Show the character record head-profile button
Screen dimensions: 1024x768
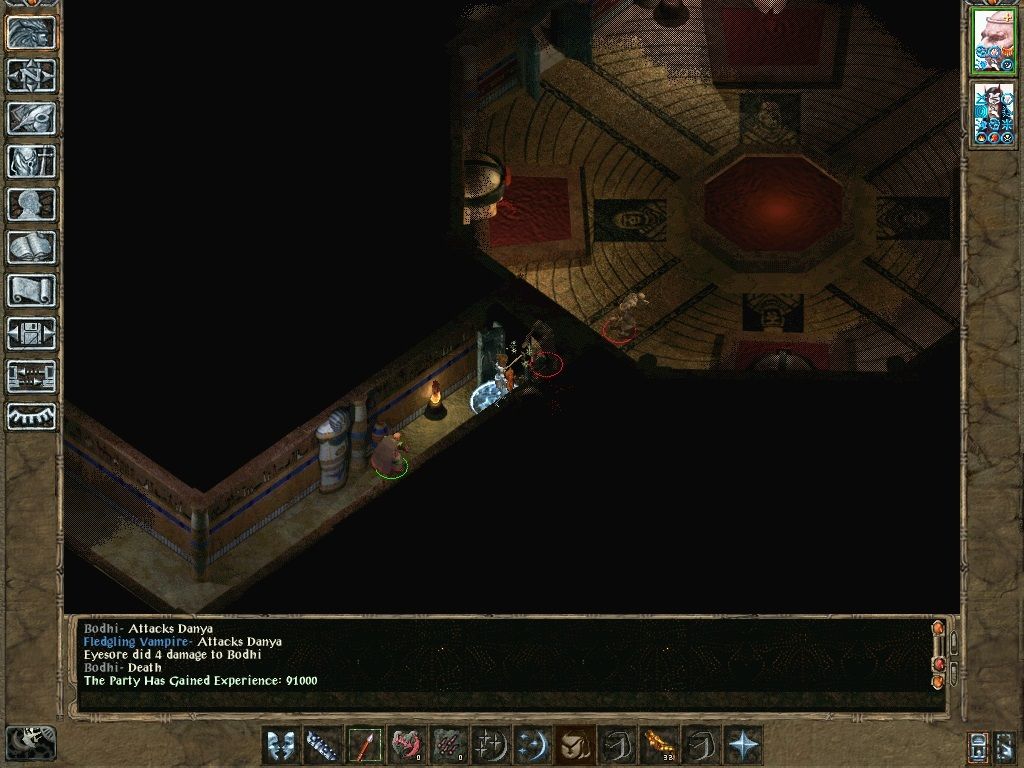click(31, 204)
